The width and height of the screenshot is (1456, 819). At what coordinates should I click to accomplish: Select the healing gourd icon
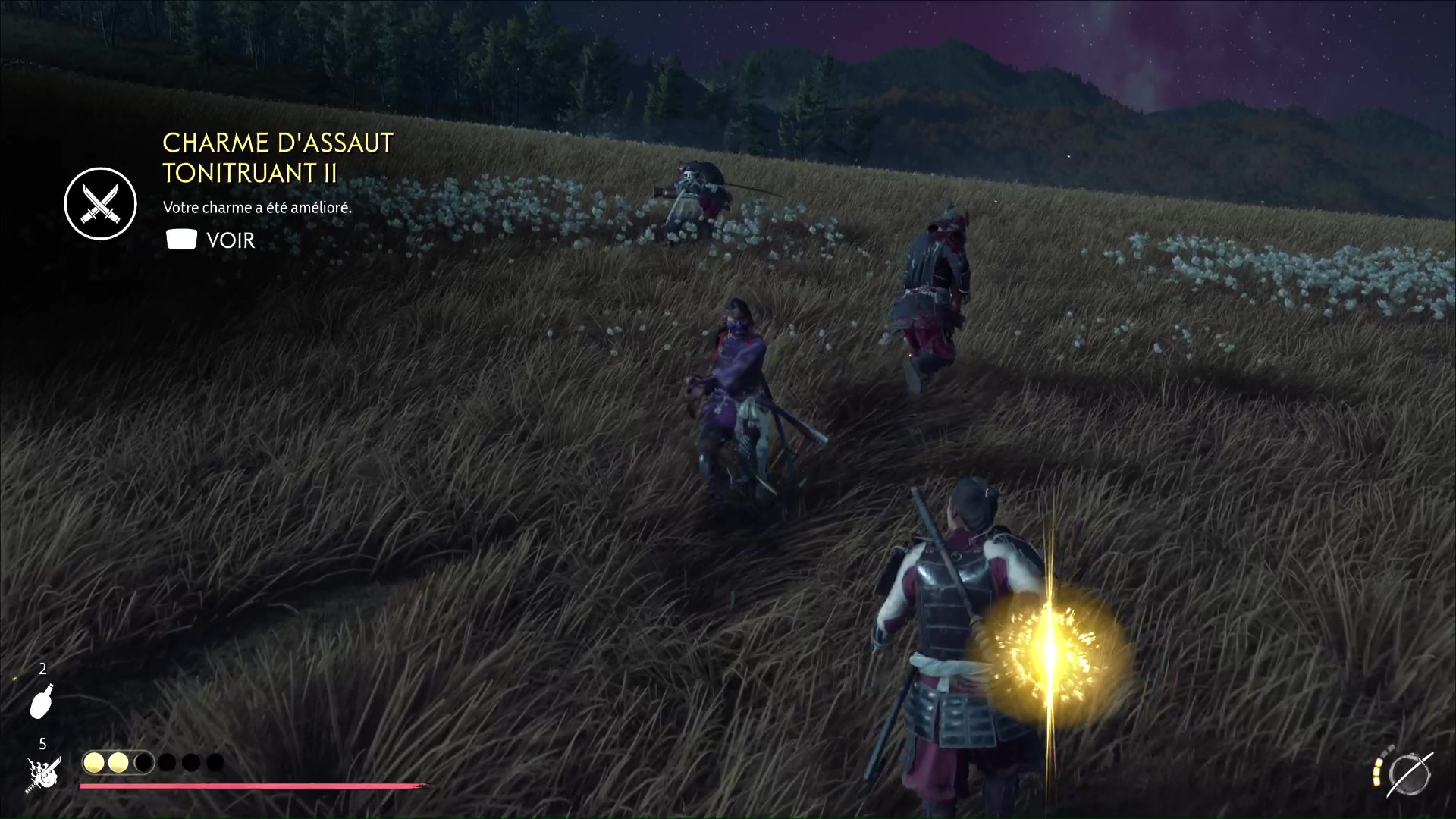click(x=42, y=701)
